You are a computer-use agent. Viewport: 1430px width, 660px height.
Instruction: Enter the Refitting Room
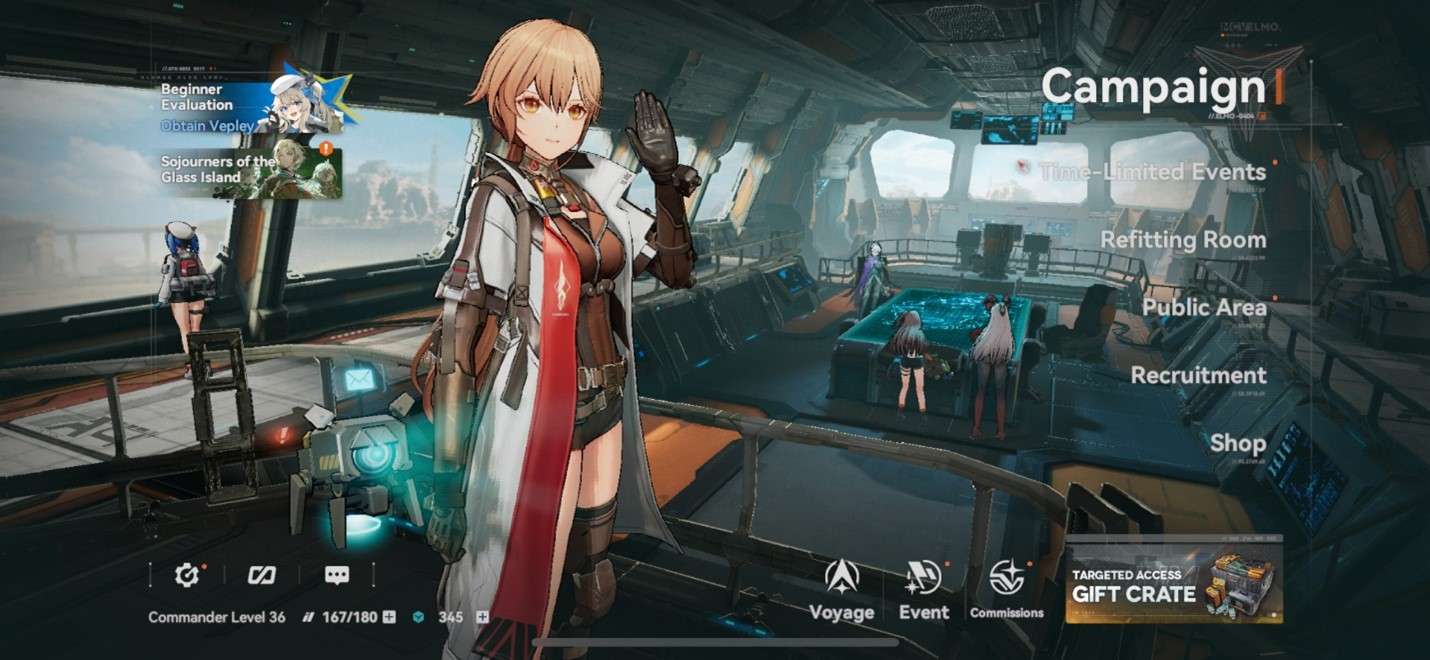coord(1183,240)
